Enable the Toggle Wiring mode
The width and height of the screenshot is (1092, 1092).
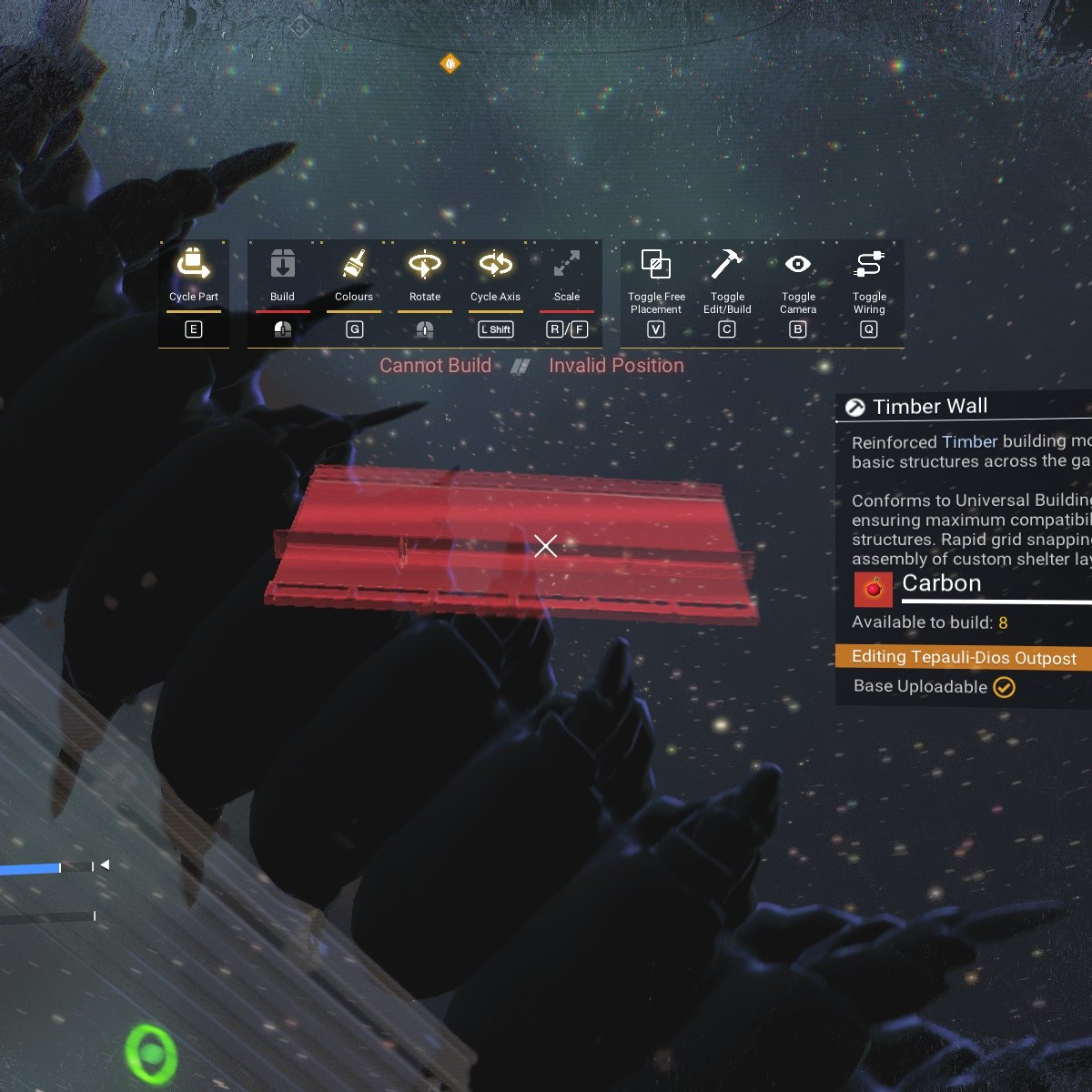[869, 265]
